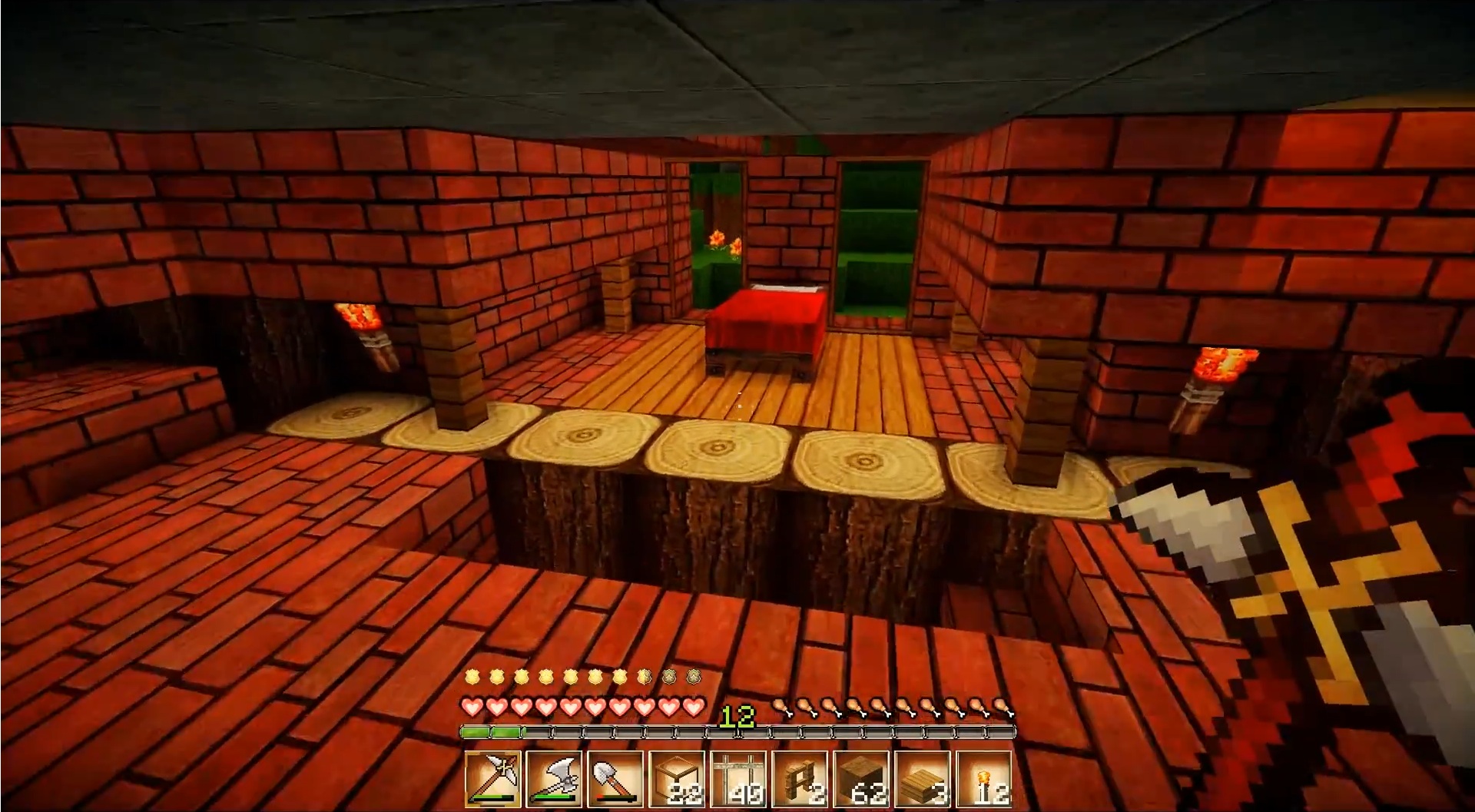Select the wooden slab slot
This screenshot has height=812, width=1475.
pyautogui.click(x=923, y=779)
